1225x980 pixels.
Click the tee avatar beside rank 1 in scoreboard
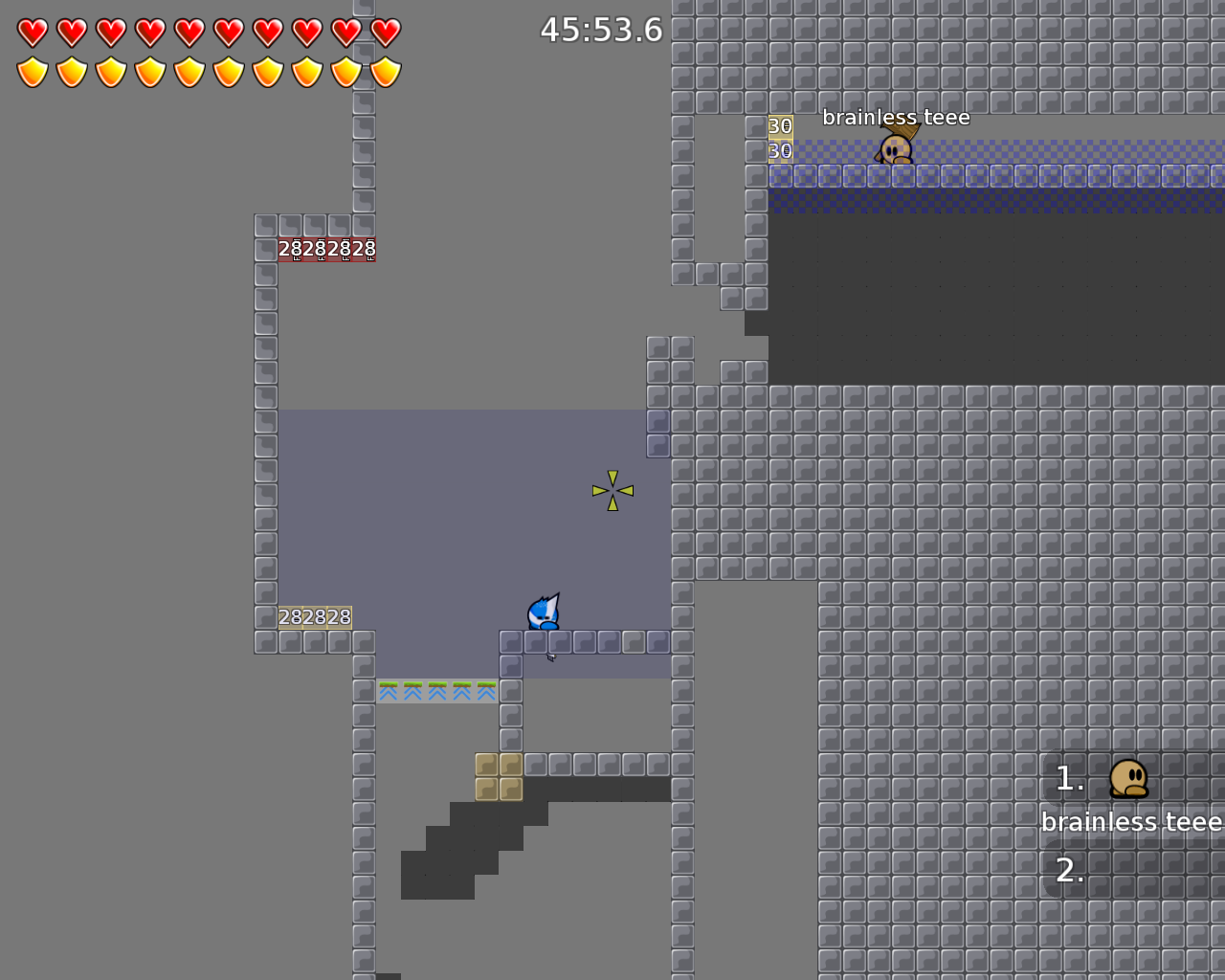(1129, 778)
